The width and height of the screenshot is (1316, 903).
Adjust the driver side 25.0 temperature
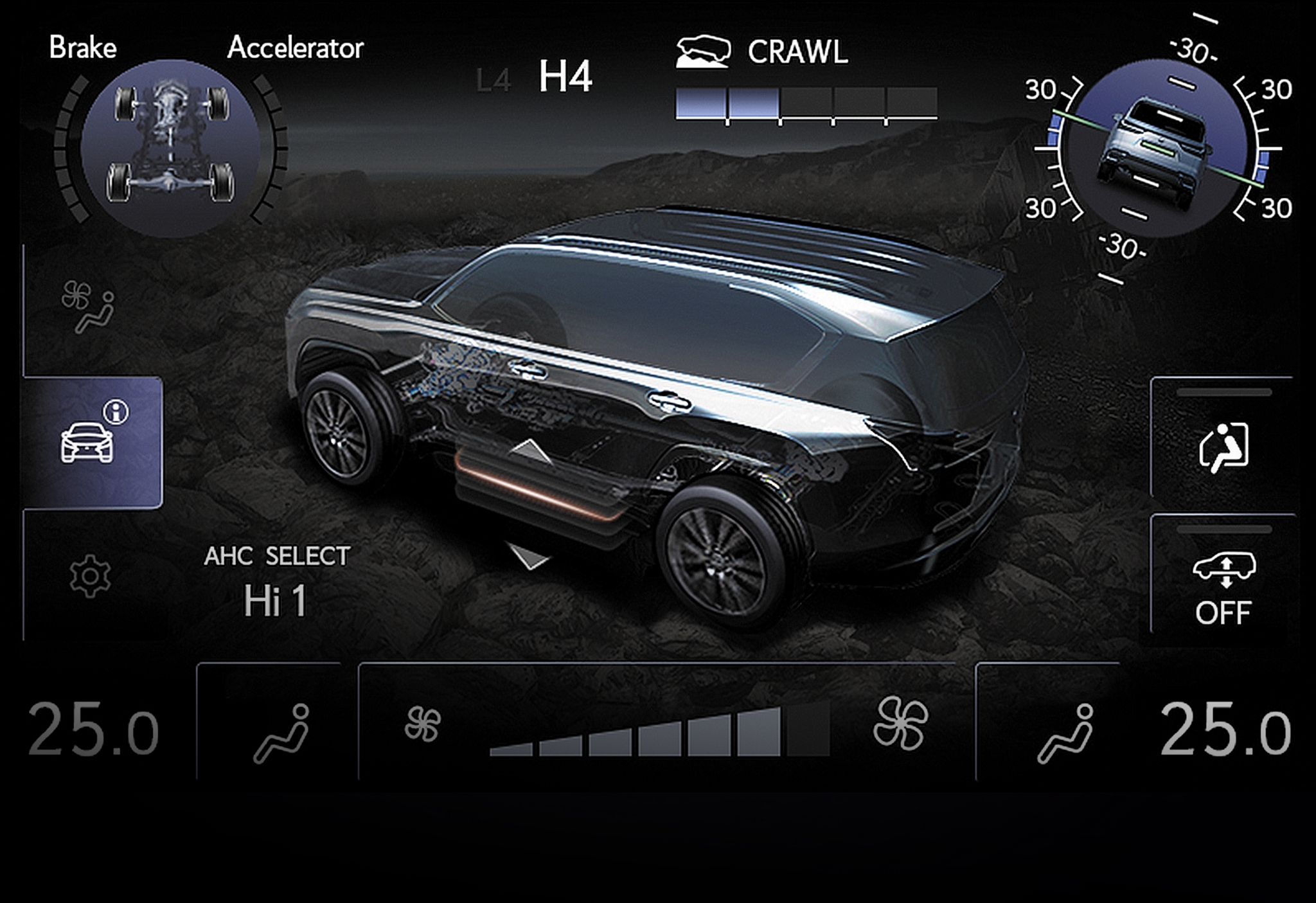[x=94, y=729]
